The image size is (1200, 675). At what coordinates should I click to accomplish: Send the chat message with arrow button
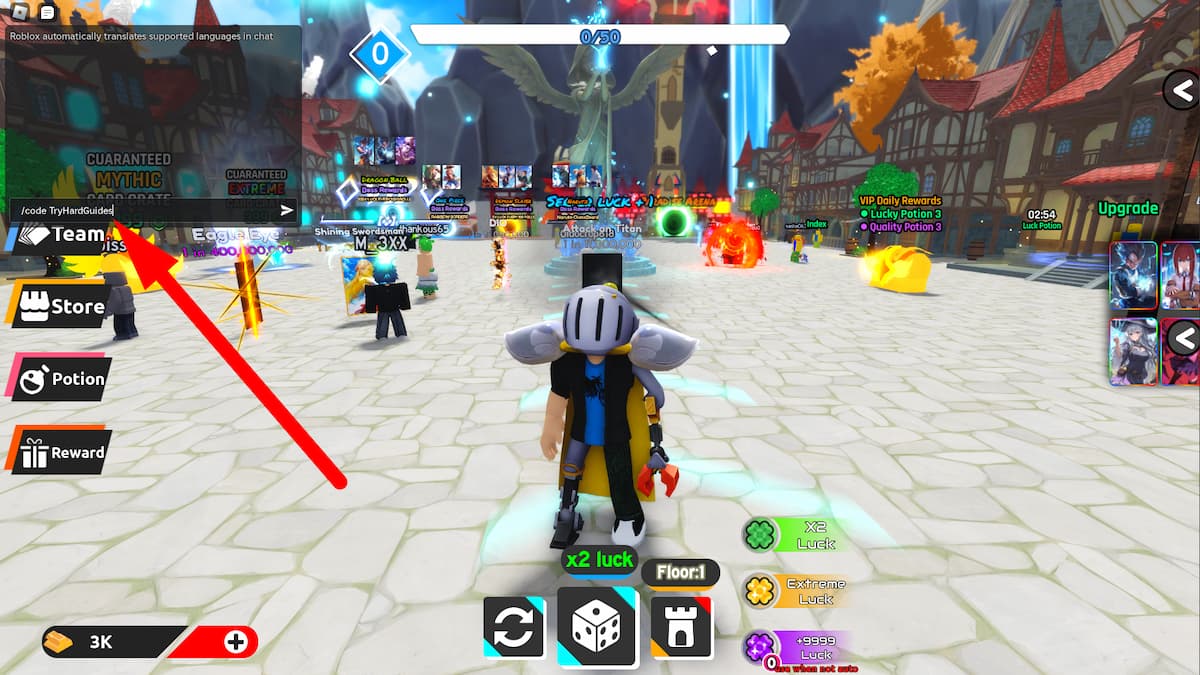pyautogui.click(x=287, y=211)
